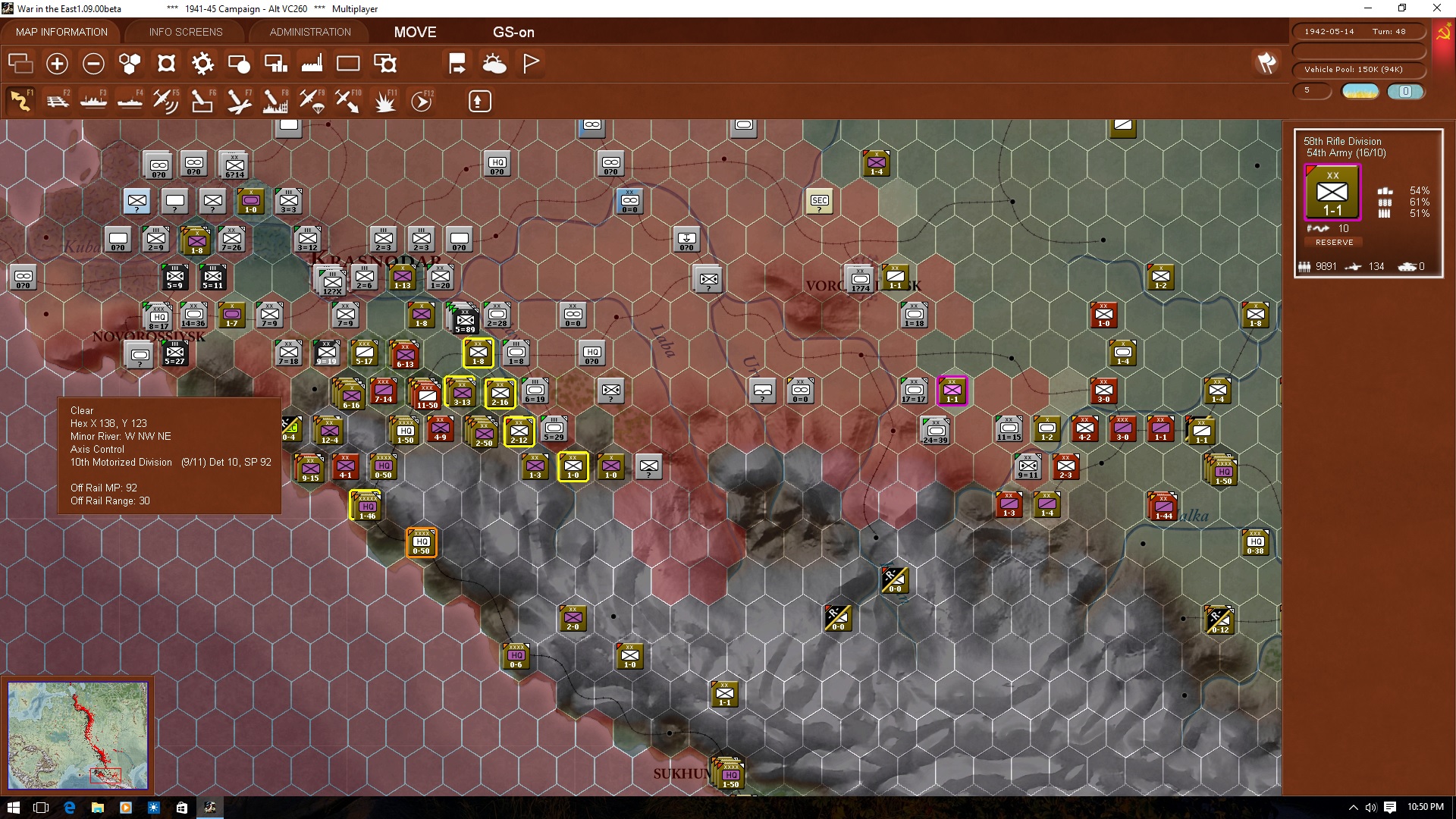Click the speaker icon in the system tray
Viewport: 1456px width, 819px height.
(x=1371, y=808)
